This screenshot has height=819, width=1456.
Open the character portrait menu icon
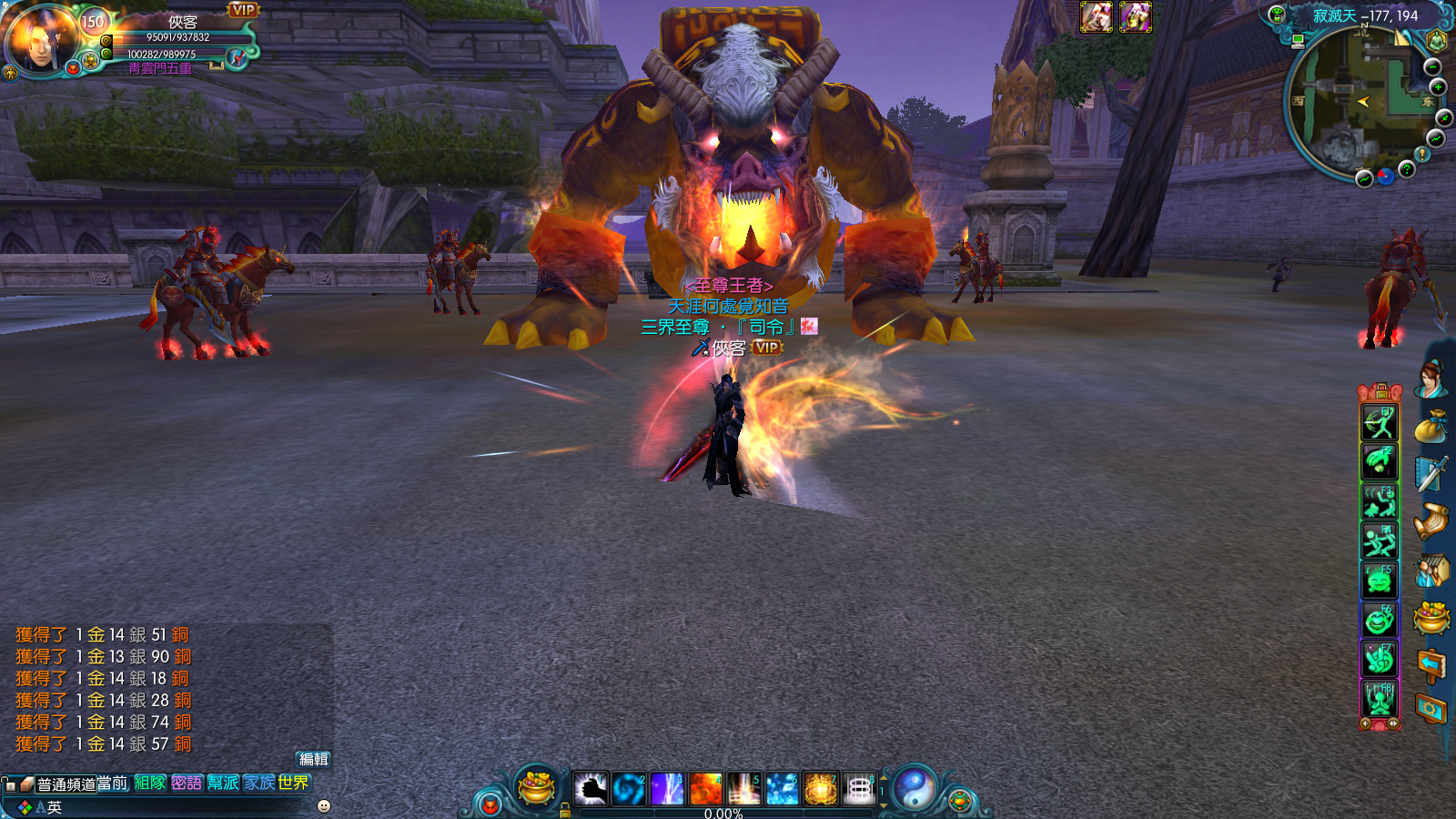[1430, 380]
